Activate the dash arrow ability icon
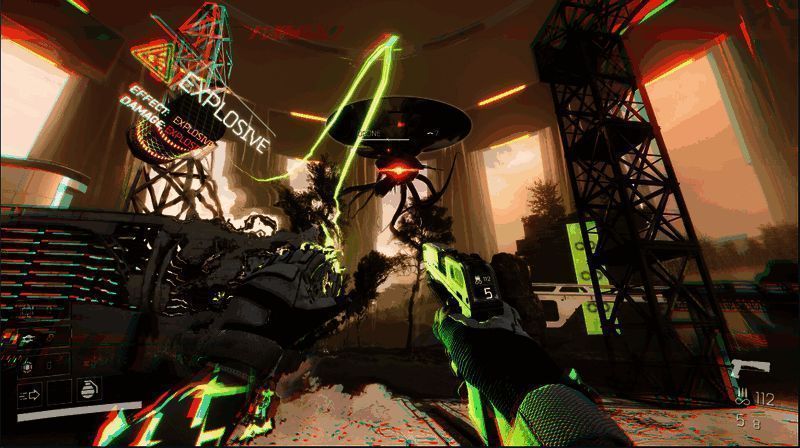This screenshot has height=448, width=800. coord(27,393)
